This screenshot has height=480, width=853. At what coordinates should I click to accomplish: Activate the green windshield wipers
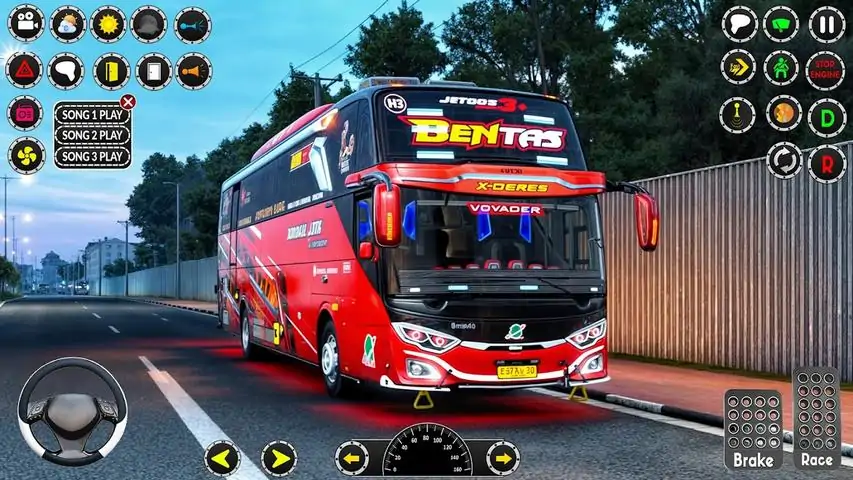(781, 23)
